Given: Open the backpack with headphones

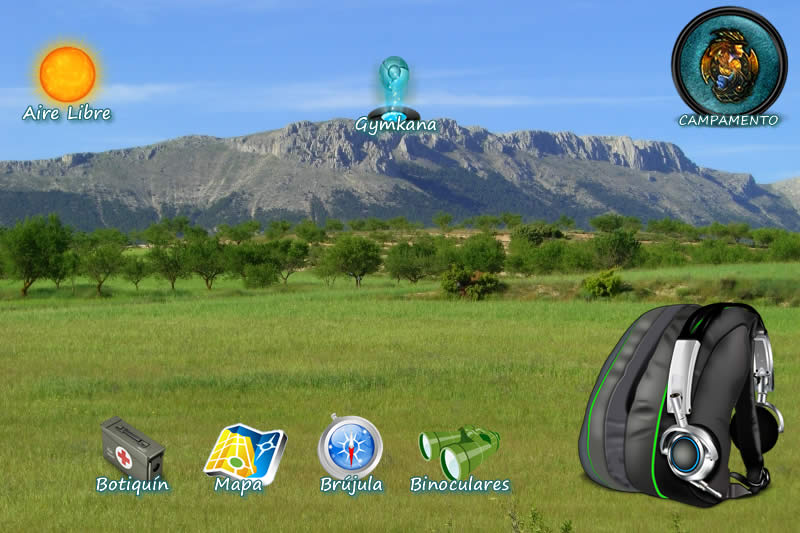Looking at the screenshot, I should [682, 400].
